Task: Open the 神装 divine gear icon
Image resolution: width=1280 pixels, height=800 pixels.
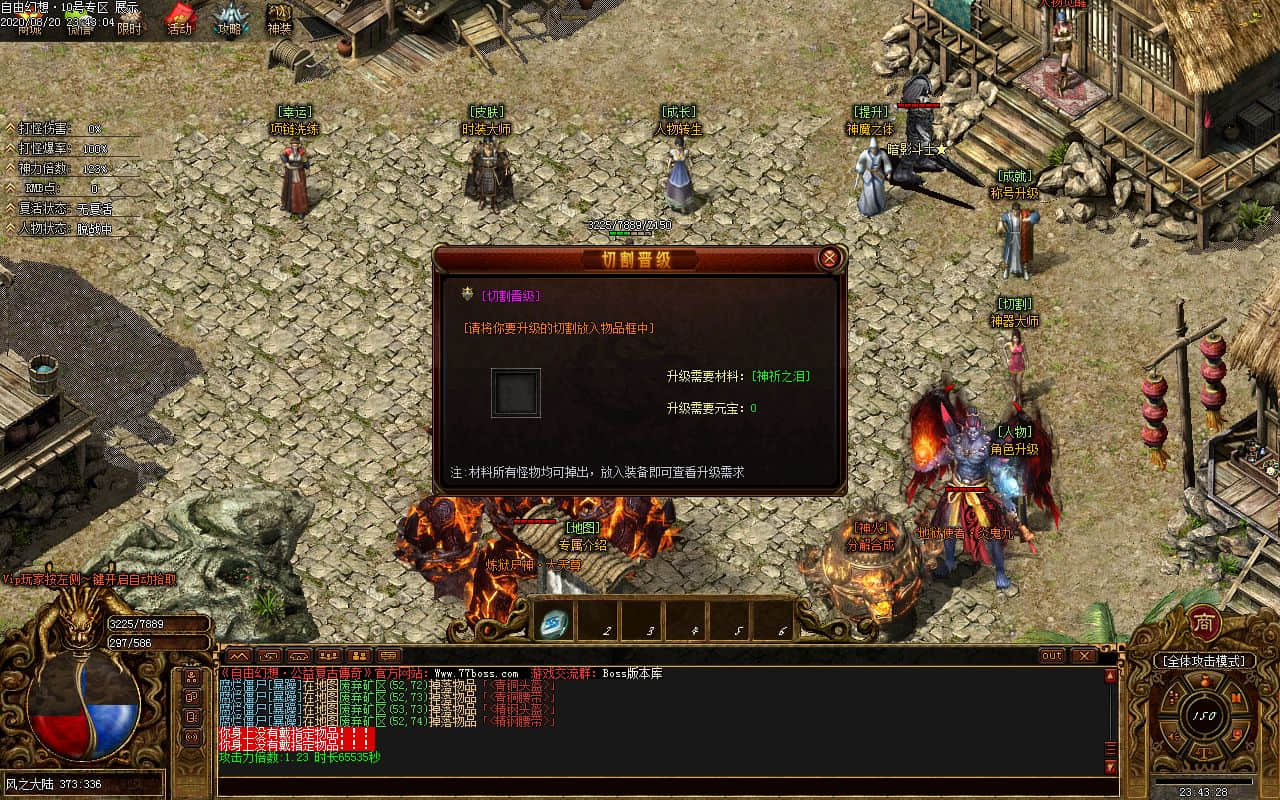Action: (x=279, y=20)
